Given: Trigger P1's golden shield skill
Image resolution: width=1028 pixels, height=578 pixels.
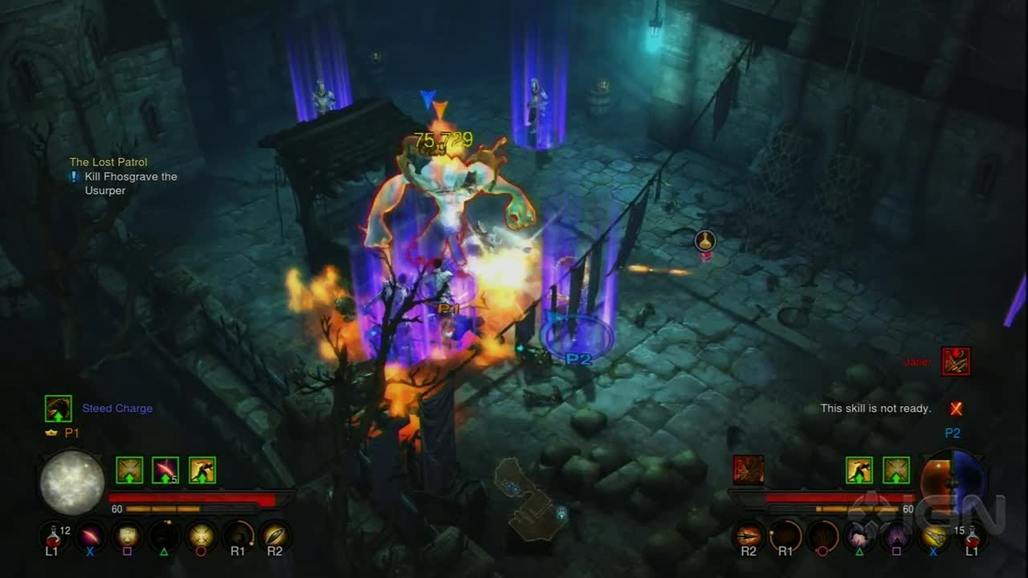Looking at the screenshot, I should [128, 537].
